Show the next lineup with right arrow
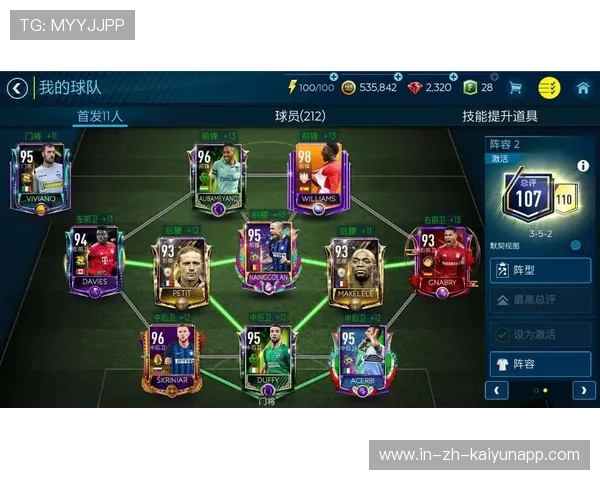Viewport: 600px width, 480px height. 582,390
